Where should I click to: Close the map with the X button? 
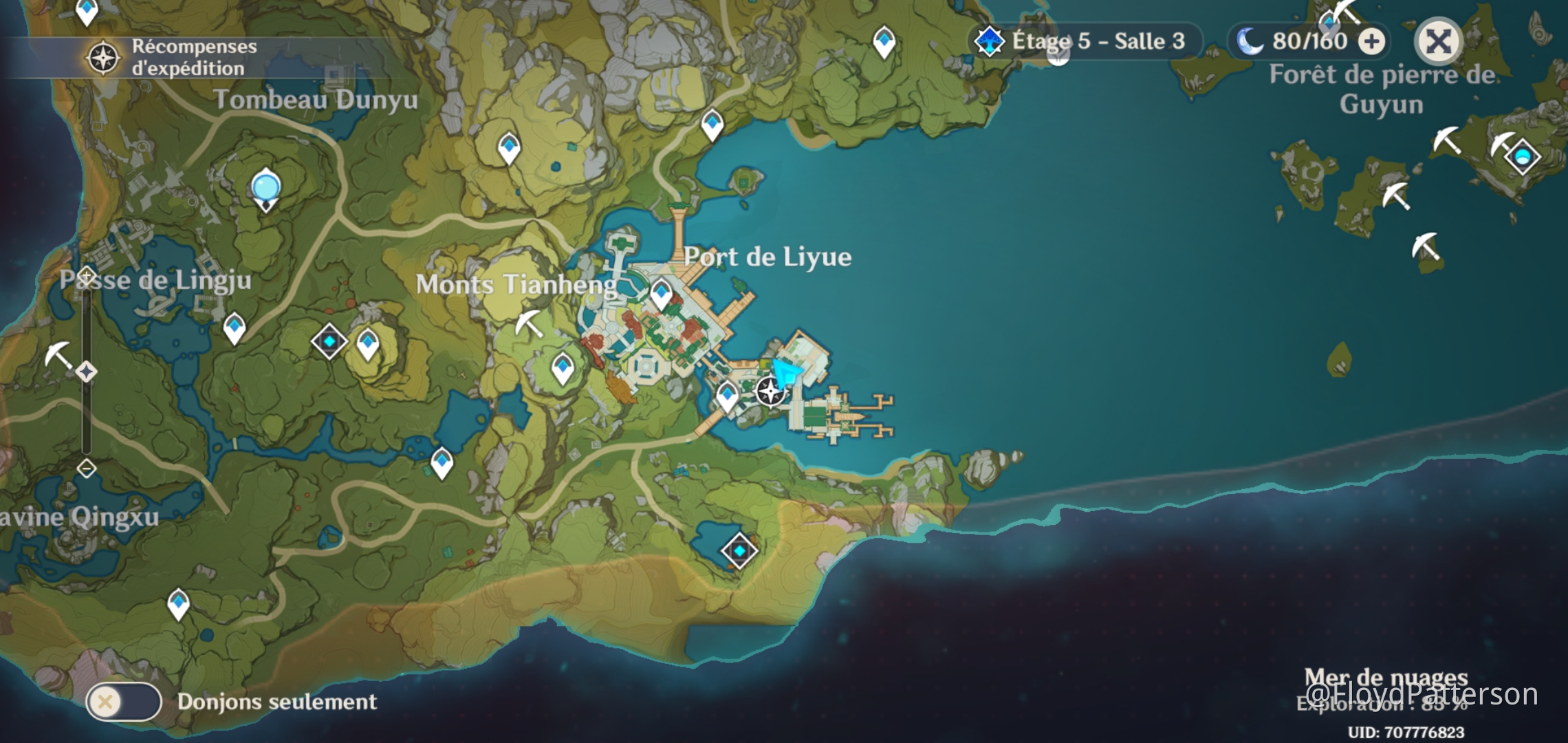[1438, 41]
